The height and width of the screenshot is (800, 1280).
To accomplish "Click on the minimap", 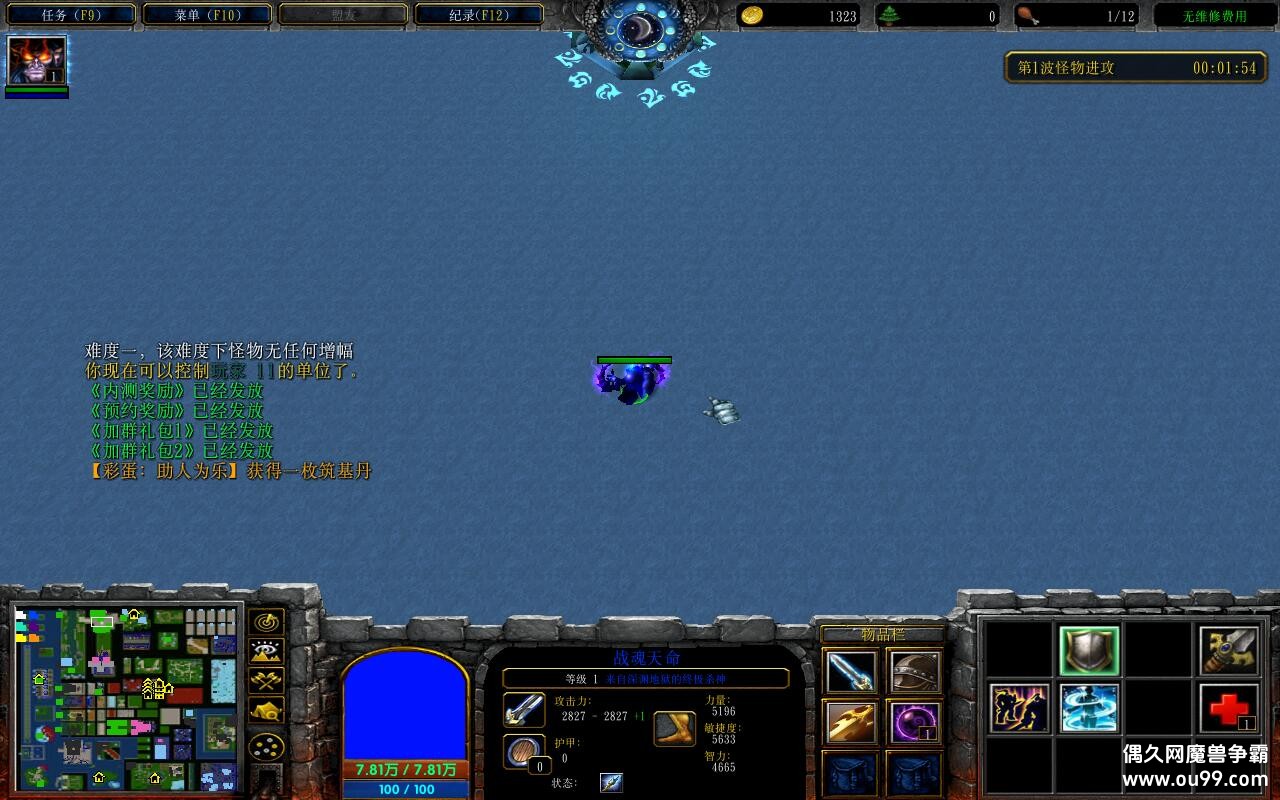I will pos(126,698).
